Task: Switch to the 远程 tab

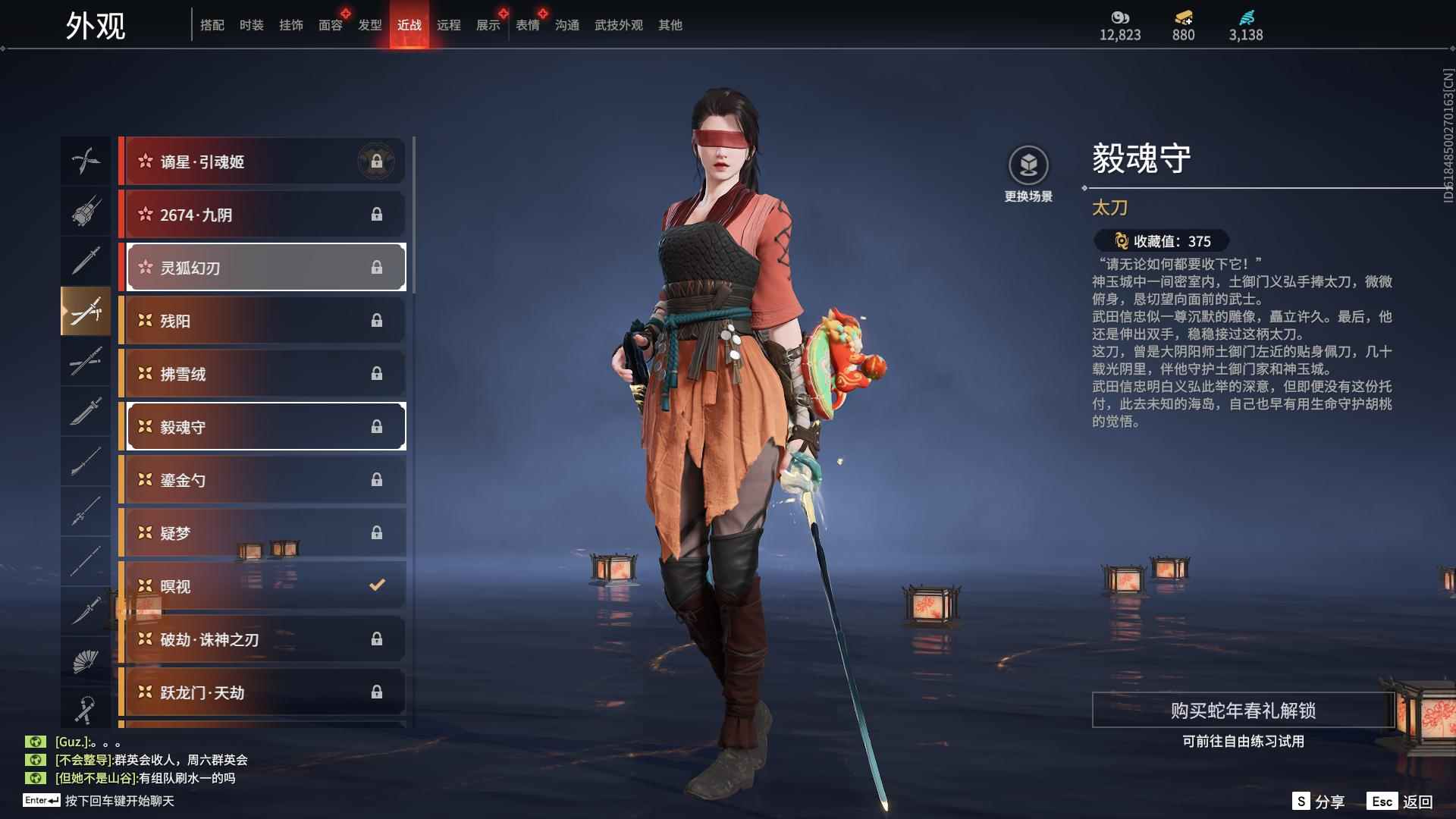Action: 450,25
